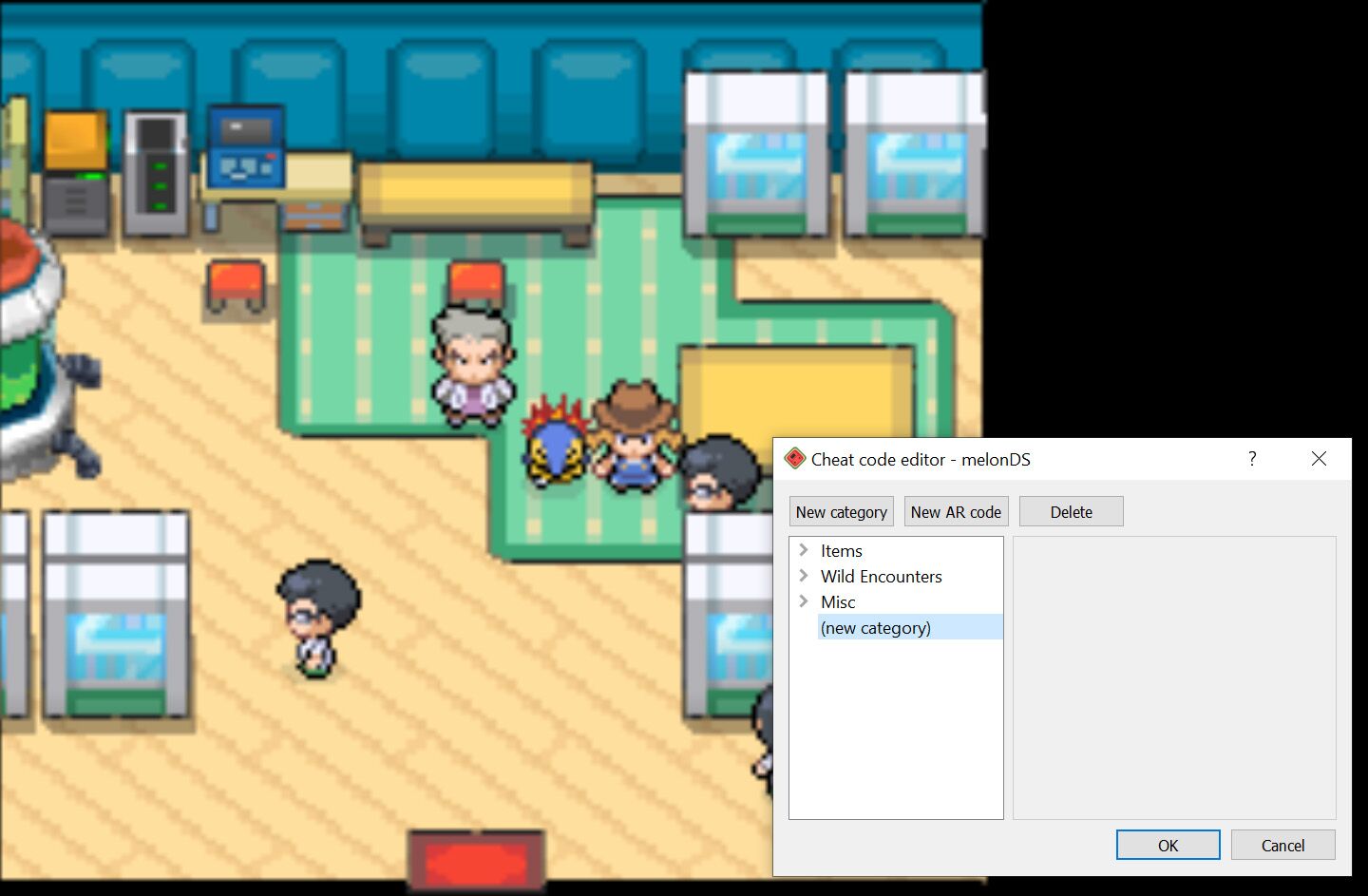Select the Misc entry
The height and width of the screenshot is (896, 1368).
point(837,601)
